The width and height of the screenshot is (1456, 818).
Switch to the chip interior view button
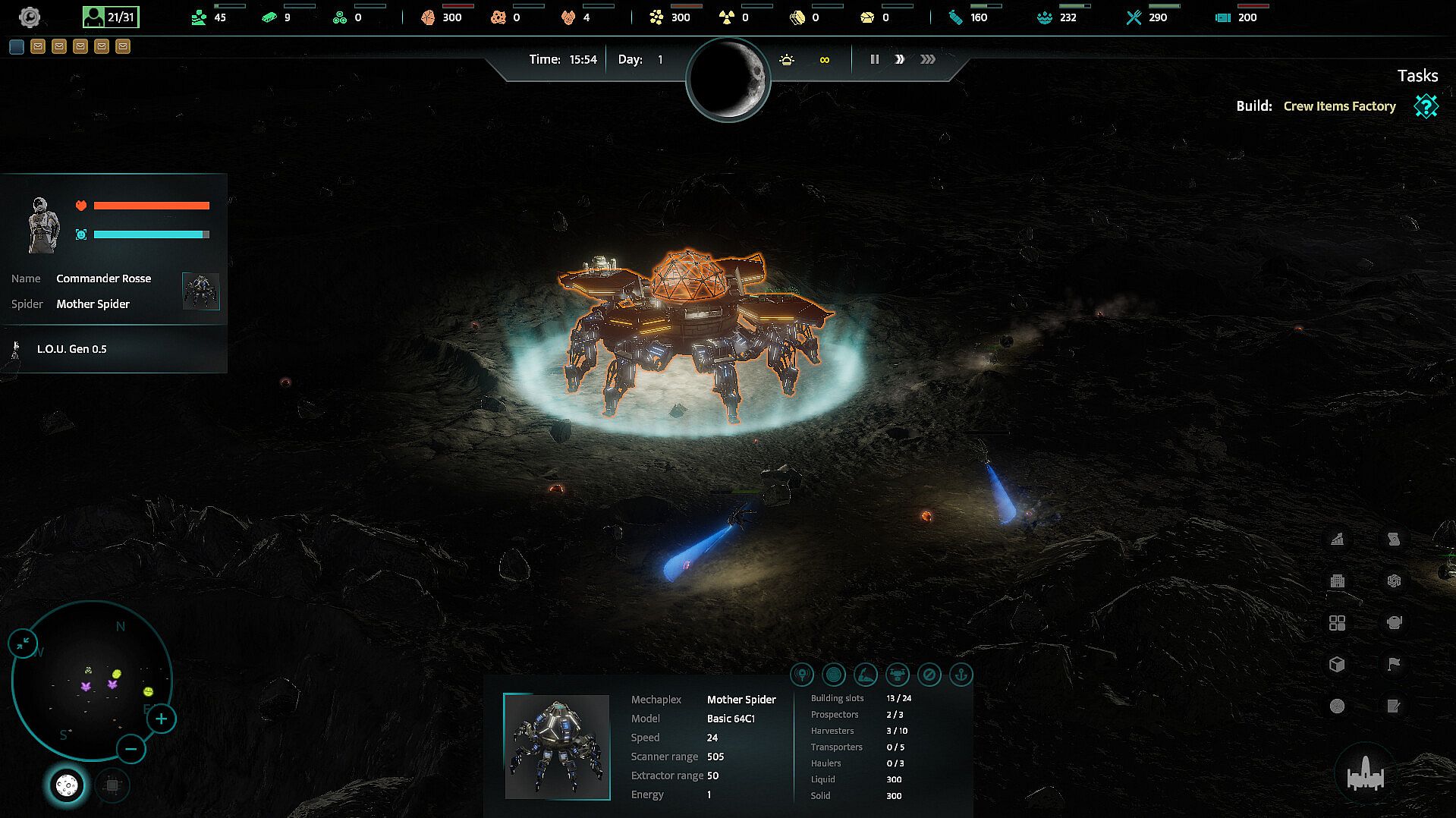point(112,785)
